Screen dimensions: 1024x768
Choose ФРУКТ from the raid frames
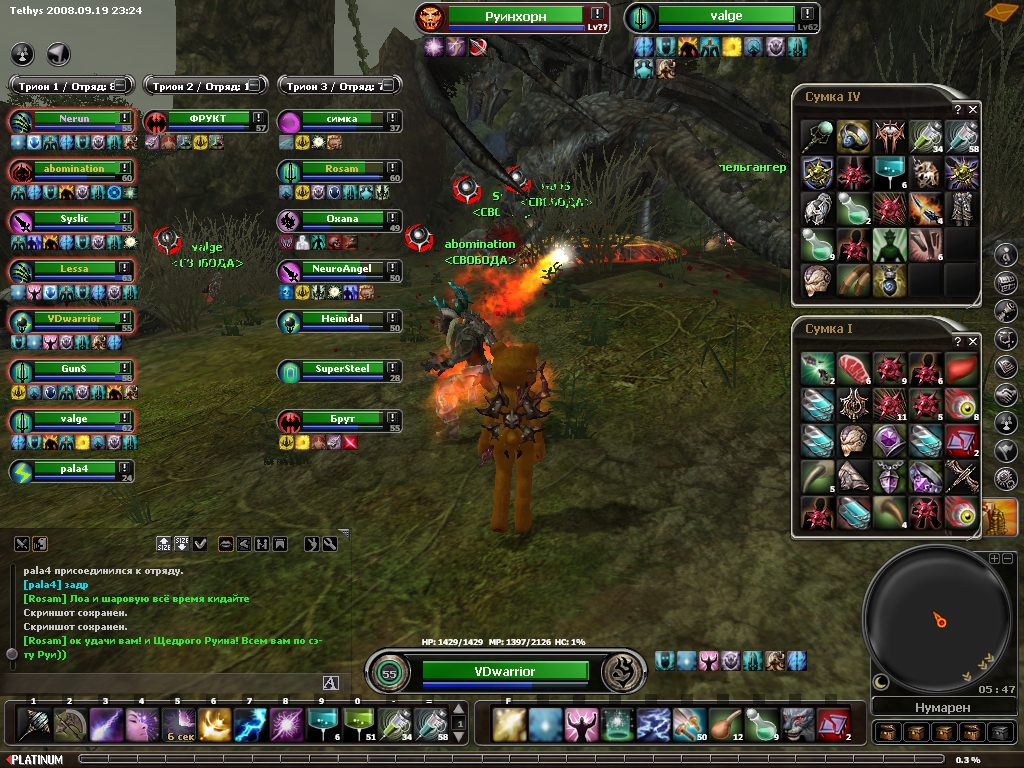[207, 119]
